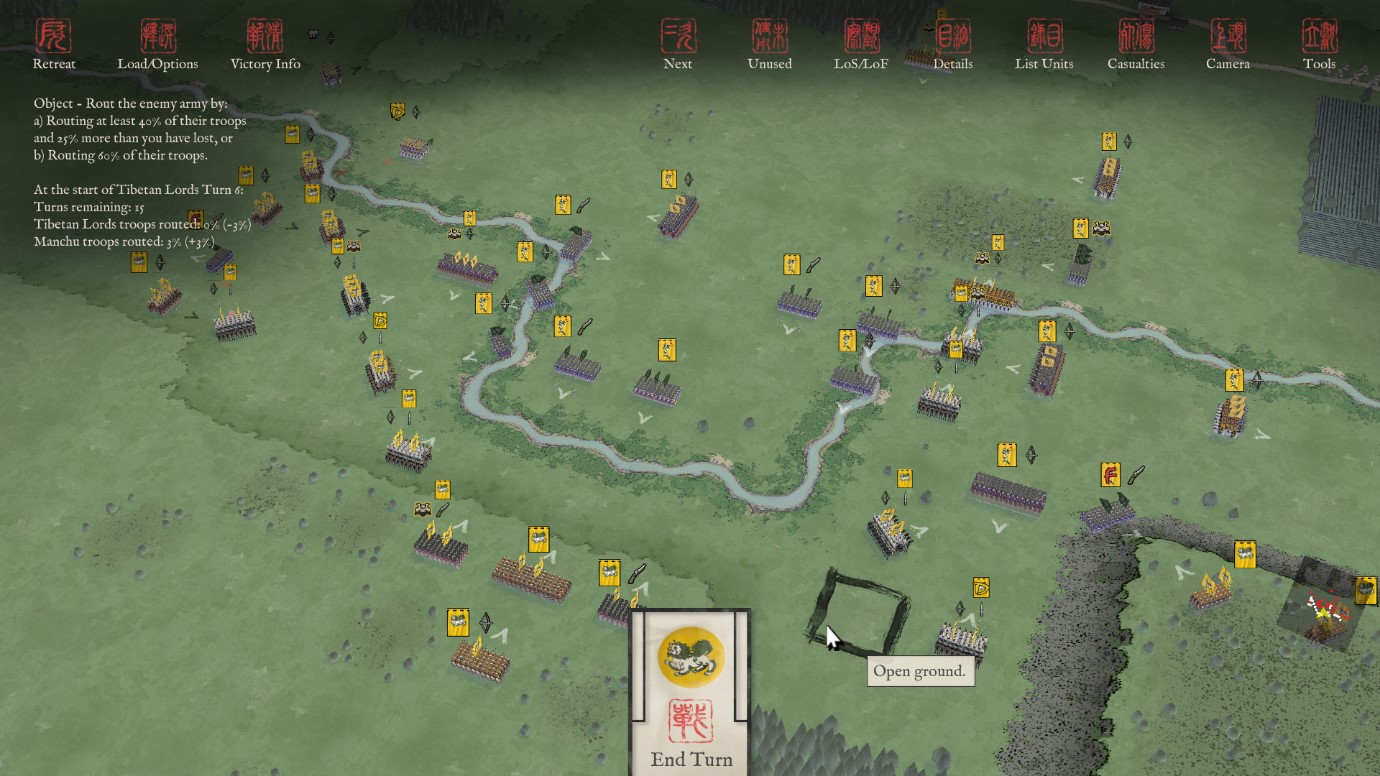End Turn with the red seal button
This screenshot has width=1380, height=776.
pyautogui.click(x=690, y=722)
